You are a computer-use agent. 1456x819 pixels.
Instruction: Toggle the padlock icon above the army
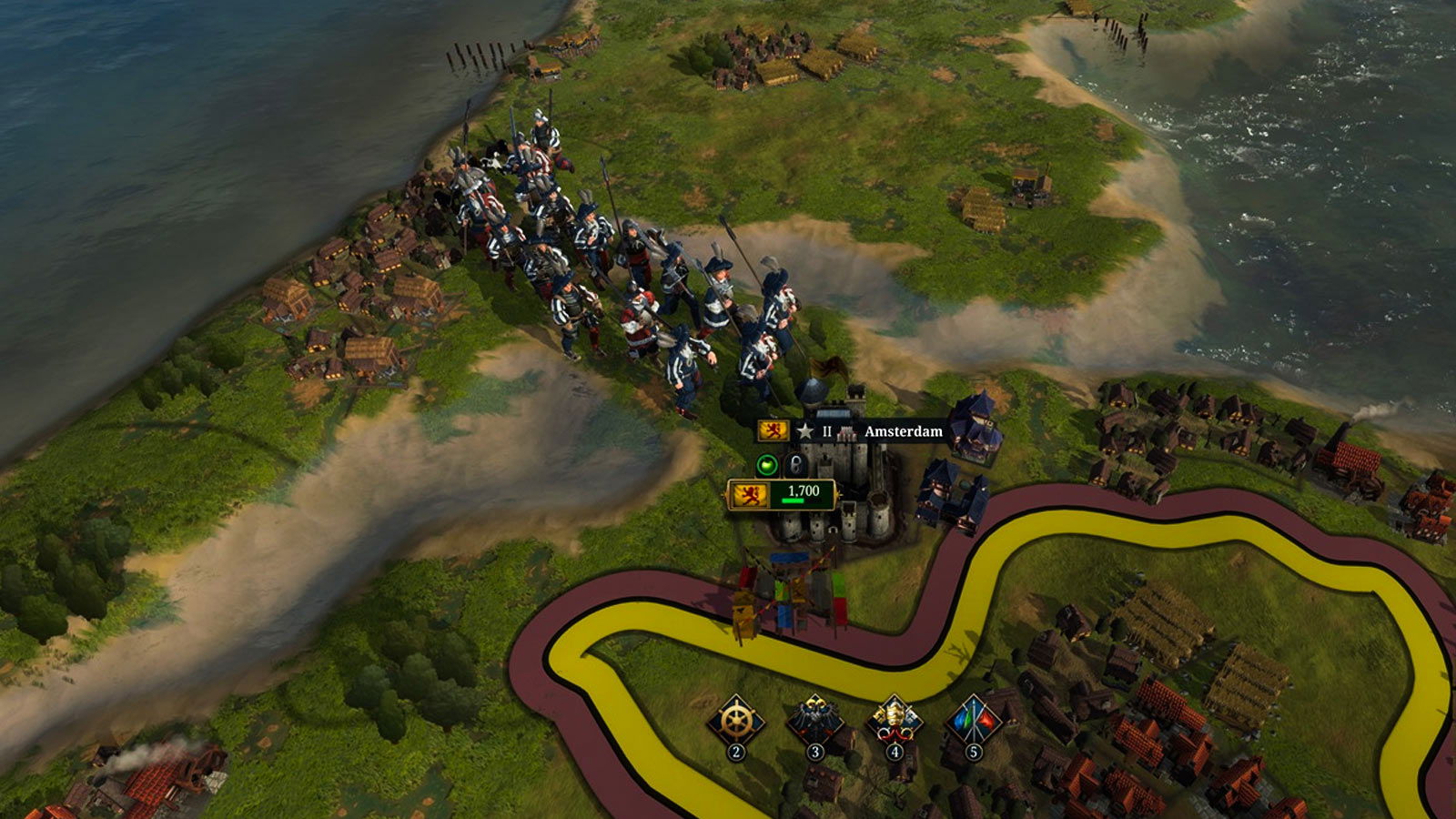[x=796, y=465]
